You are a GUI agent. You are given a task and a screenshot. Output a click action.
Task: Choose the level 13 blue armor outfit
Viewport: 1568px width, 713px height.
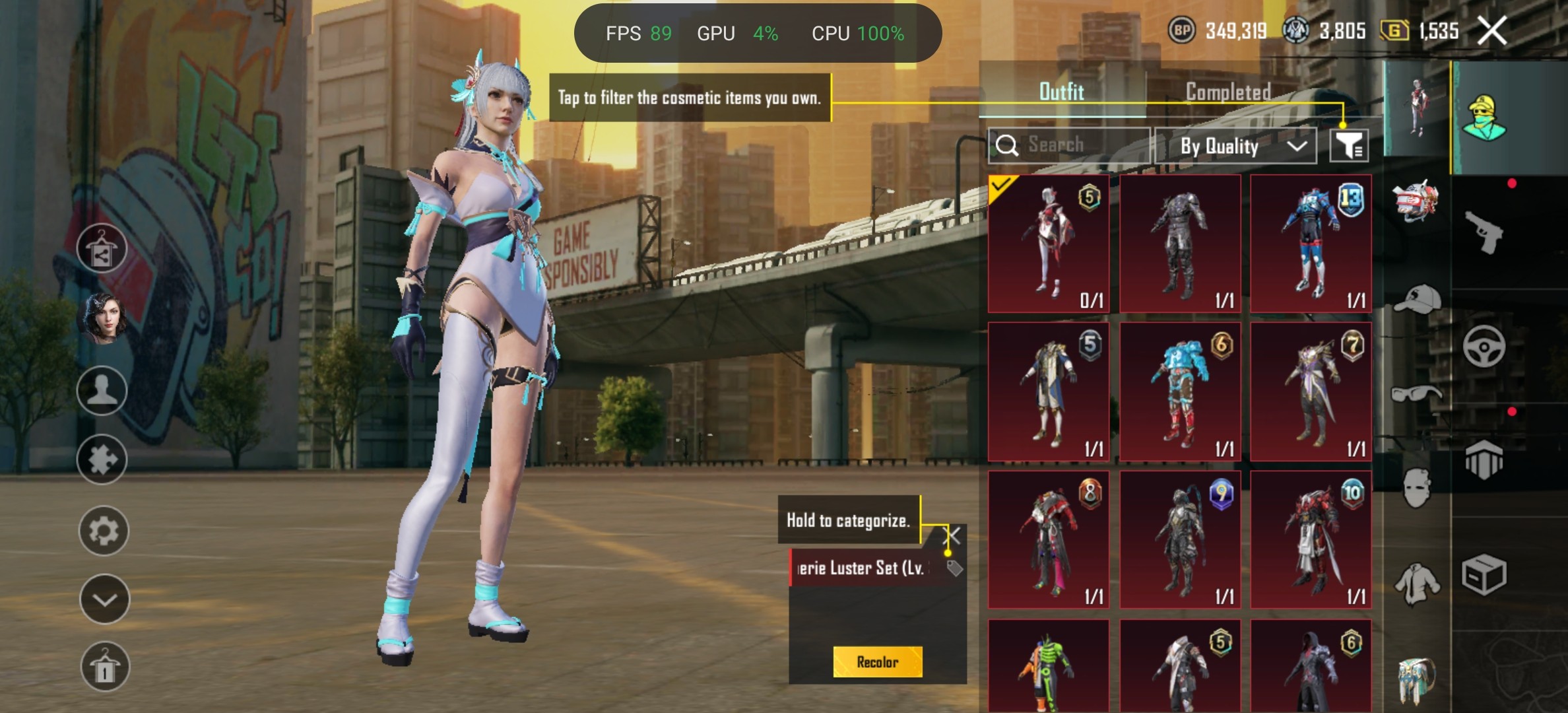tap(1311, 244)
